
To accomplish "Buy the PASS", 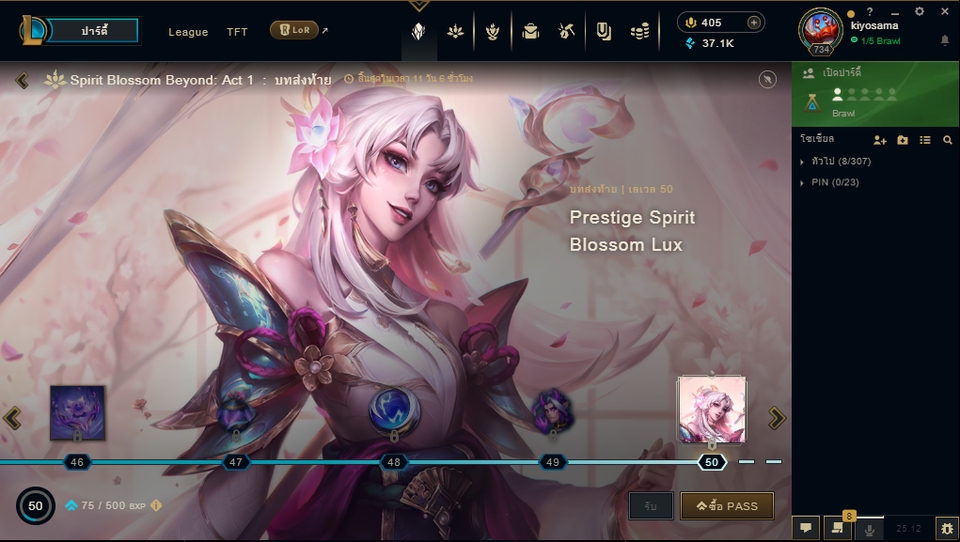I will click(727, 506).
